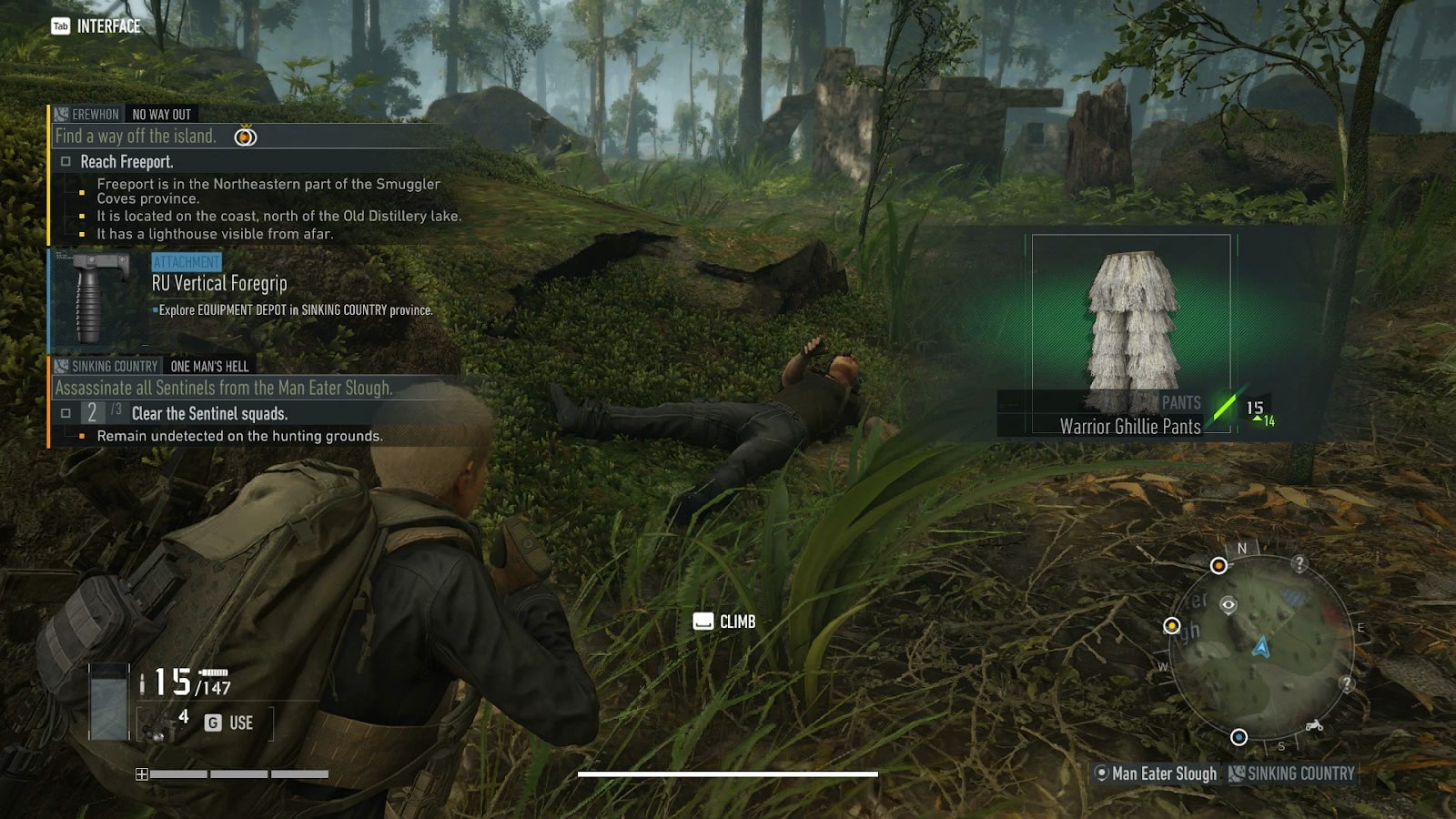
Task: Open the No Way Out mission tracker
Action: coord(161,115)
